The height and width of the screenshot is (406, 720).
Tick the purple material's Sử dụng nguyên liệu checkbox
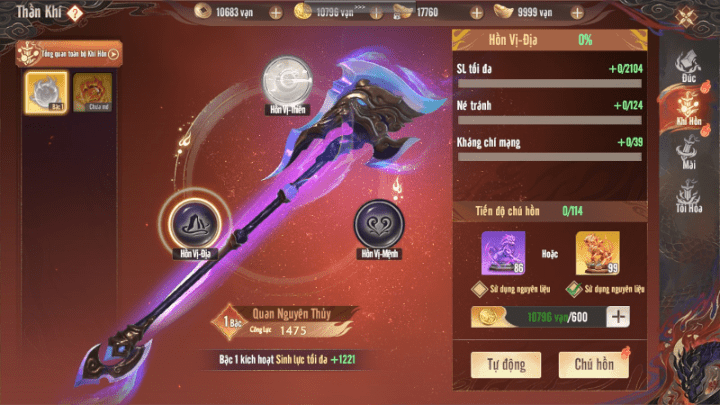click(x=477, y=289)
